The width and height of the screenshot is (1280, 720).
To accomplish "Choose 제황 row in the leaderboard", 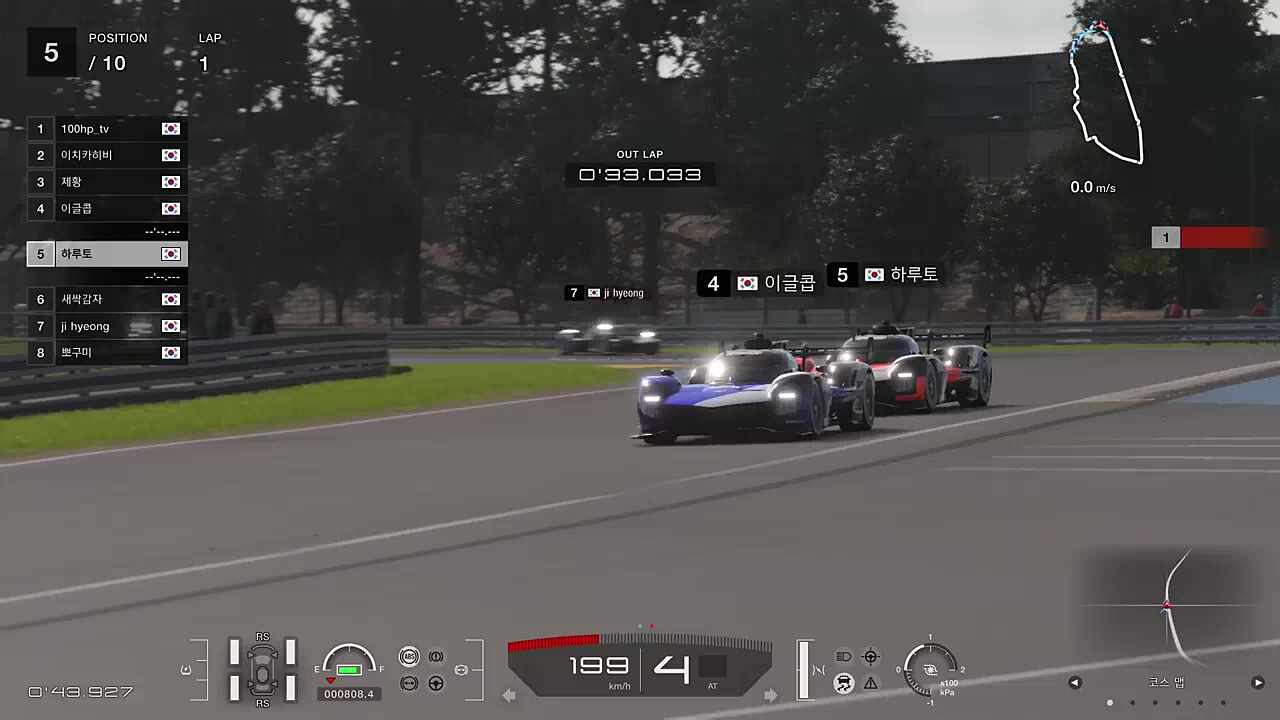I will [106, 182].
